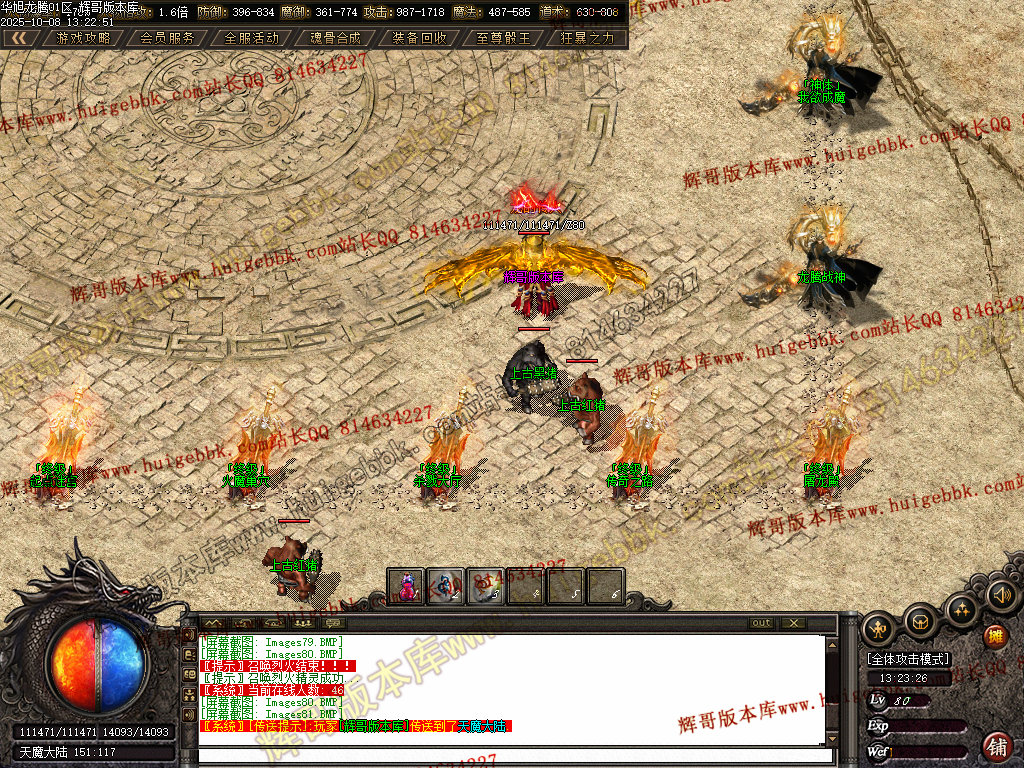
Task: Open the 游戏攻略 game guide menu
Action: pos(84,38)
